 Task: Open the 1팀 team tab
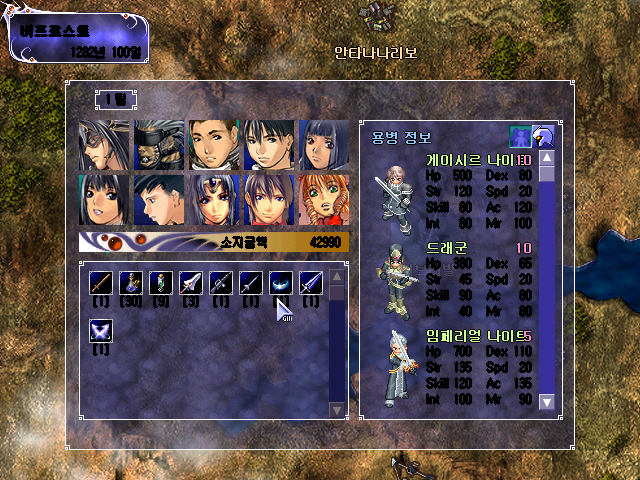point(118,99)
